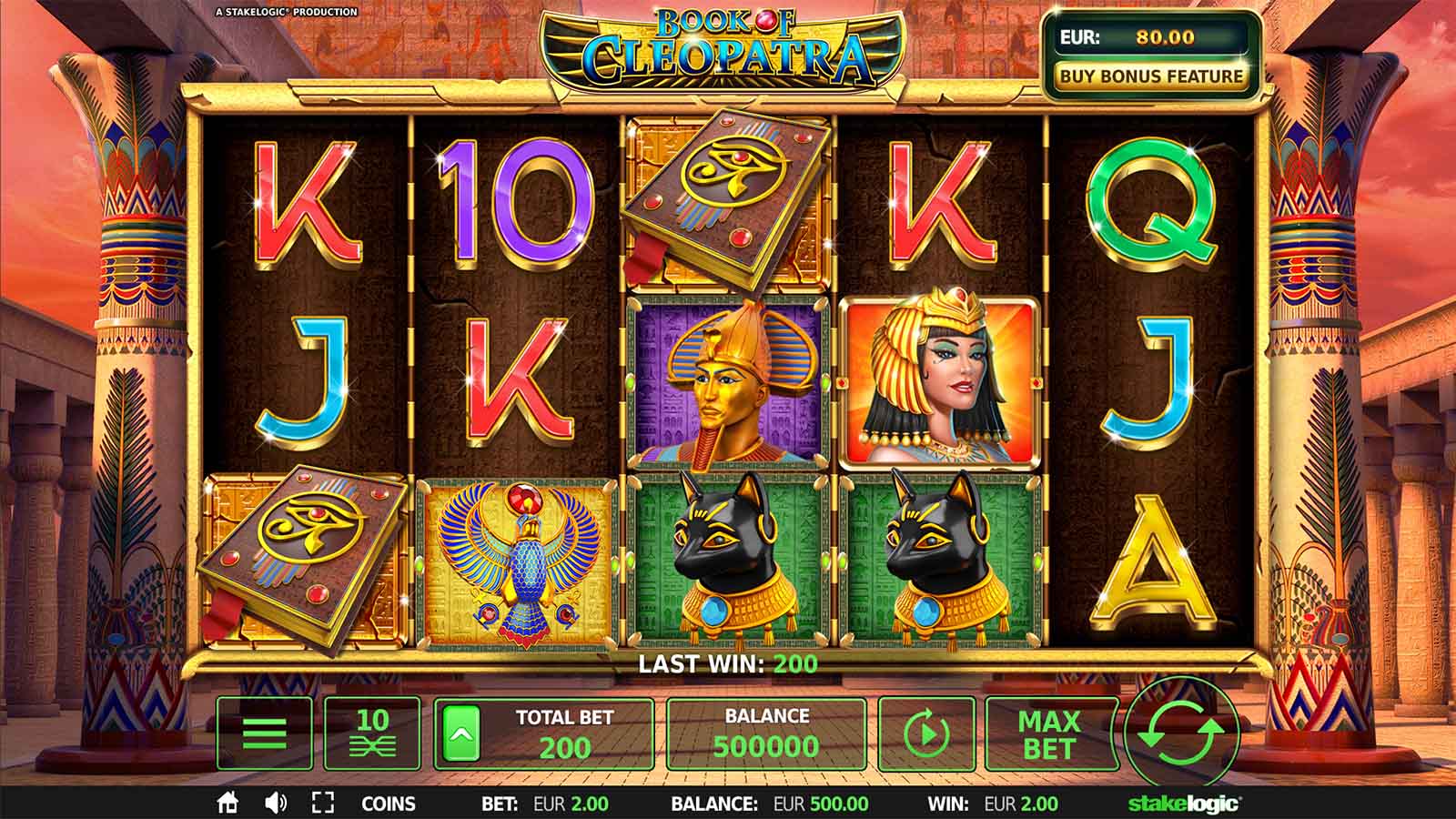Screen dimensions: 1456x819
Task: Open the bet lines selector
Action: pos(371,734)
